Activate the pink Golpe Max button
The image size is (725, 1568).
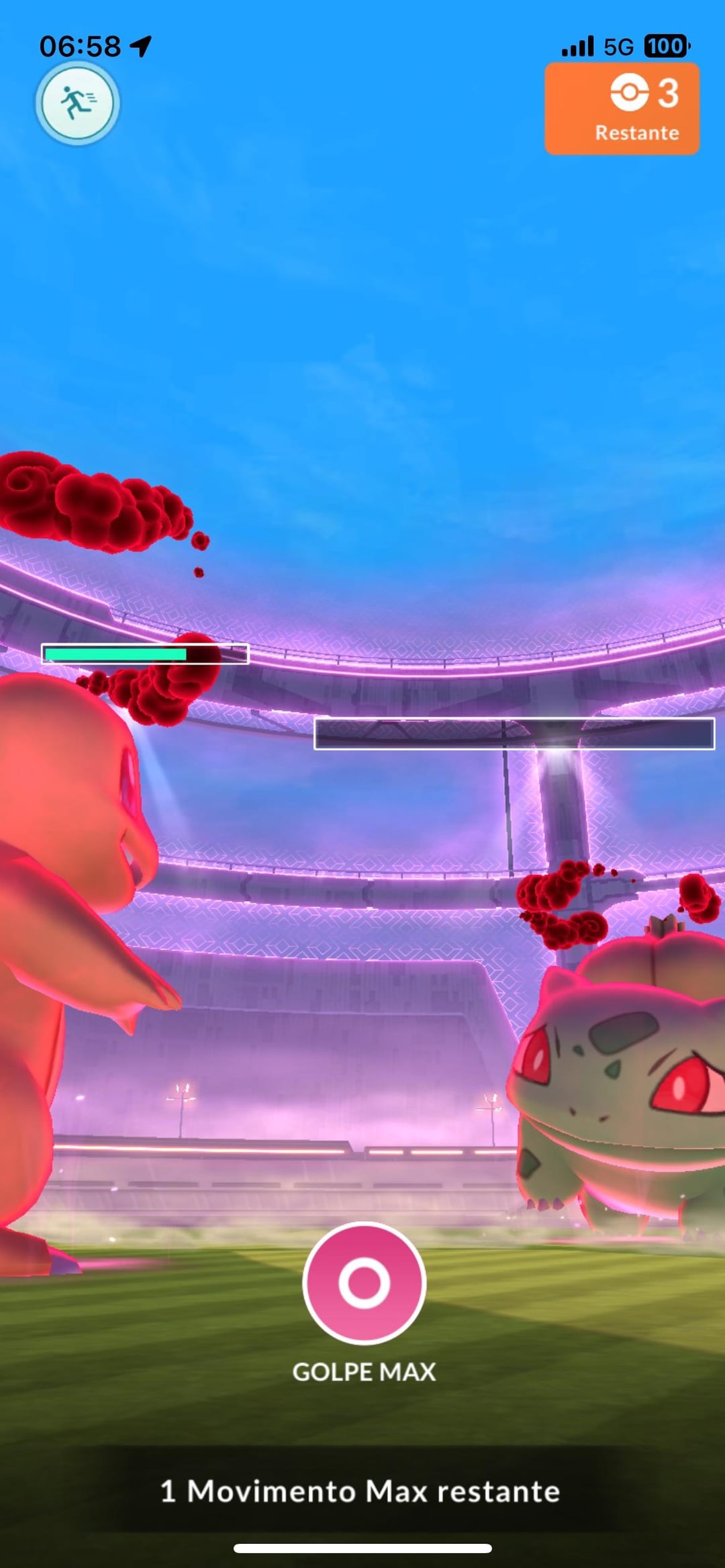[x=364, y=1282]
